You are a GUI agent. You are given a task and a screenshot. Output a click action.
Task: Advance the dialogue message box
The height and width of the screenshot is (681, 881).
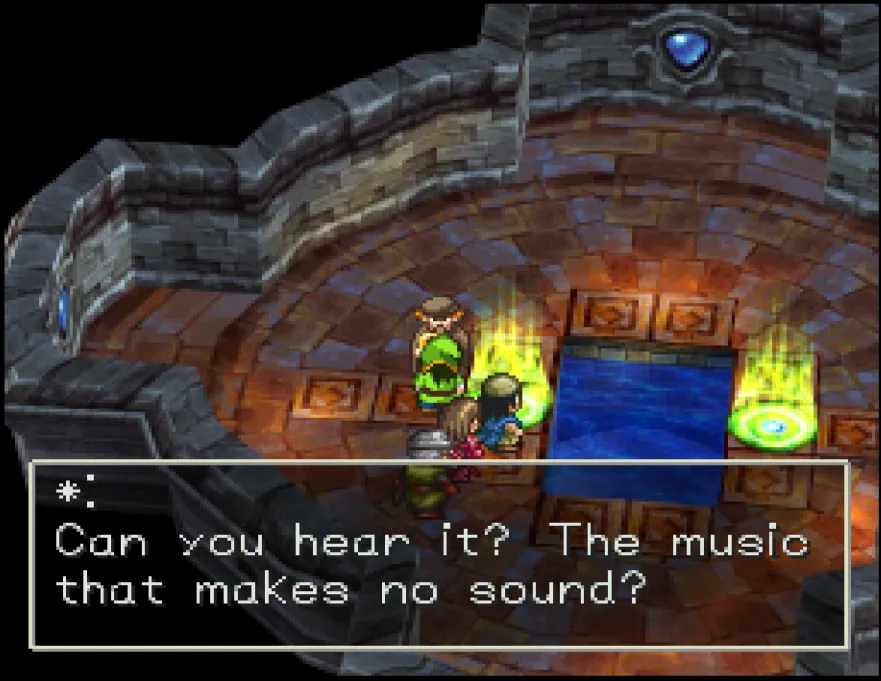click(x=440, y=555)
